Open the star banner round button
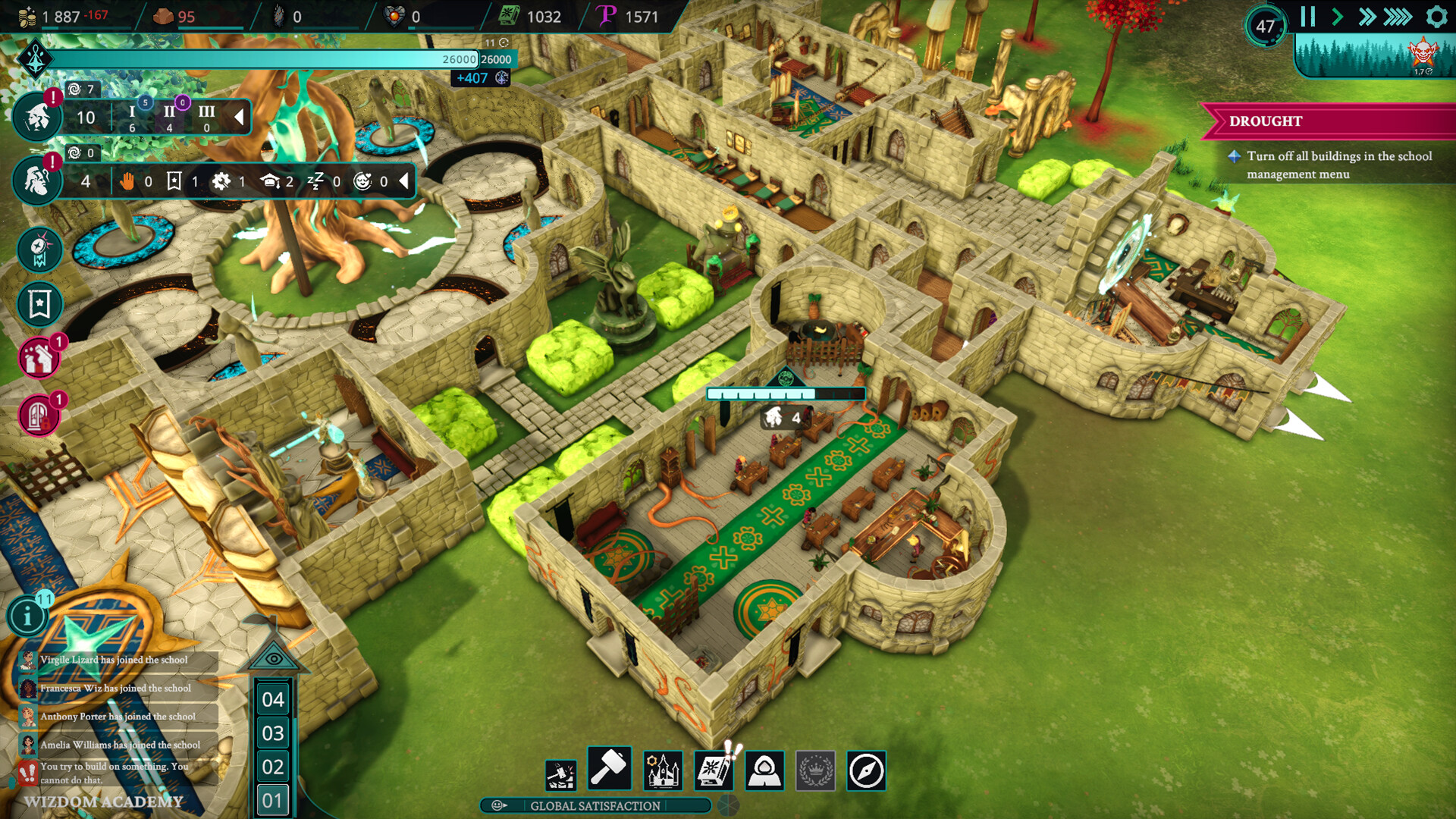 click(39, 304)
